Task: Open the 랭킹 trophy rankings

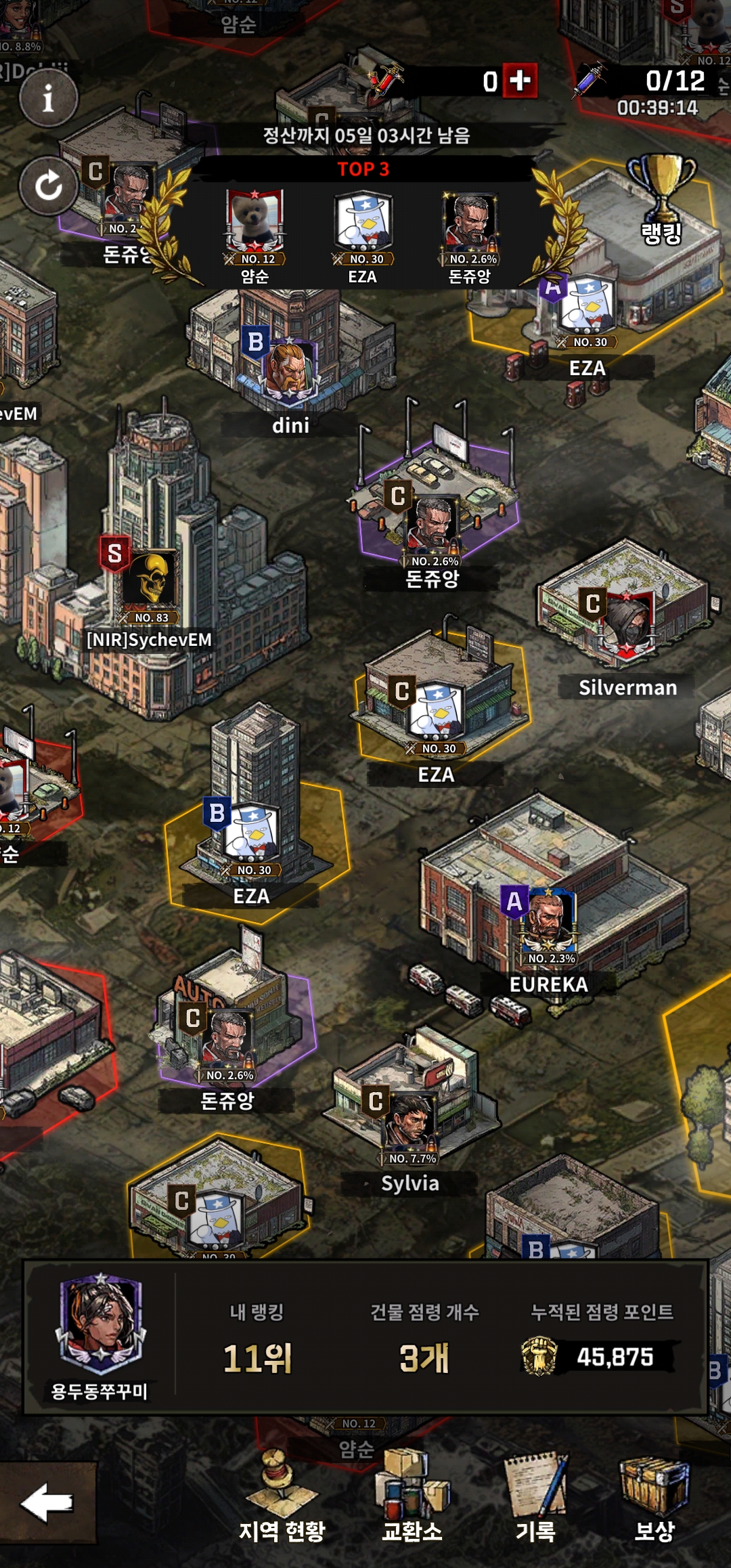Action: 661,200
